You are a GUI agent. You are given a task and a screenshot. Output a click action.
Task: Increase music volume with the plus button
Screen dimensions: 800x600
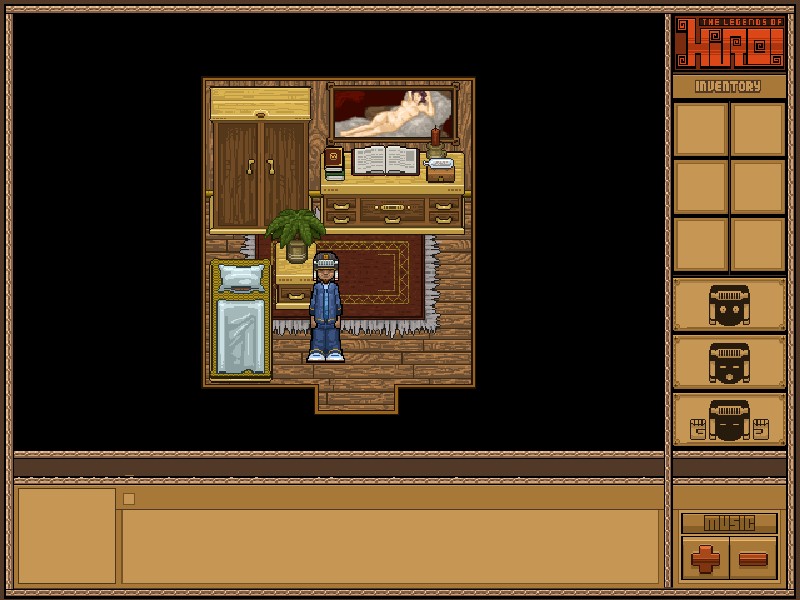pyautogui.click(x=706, y=559)
